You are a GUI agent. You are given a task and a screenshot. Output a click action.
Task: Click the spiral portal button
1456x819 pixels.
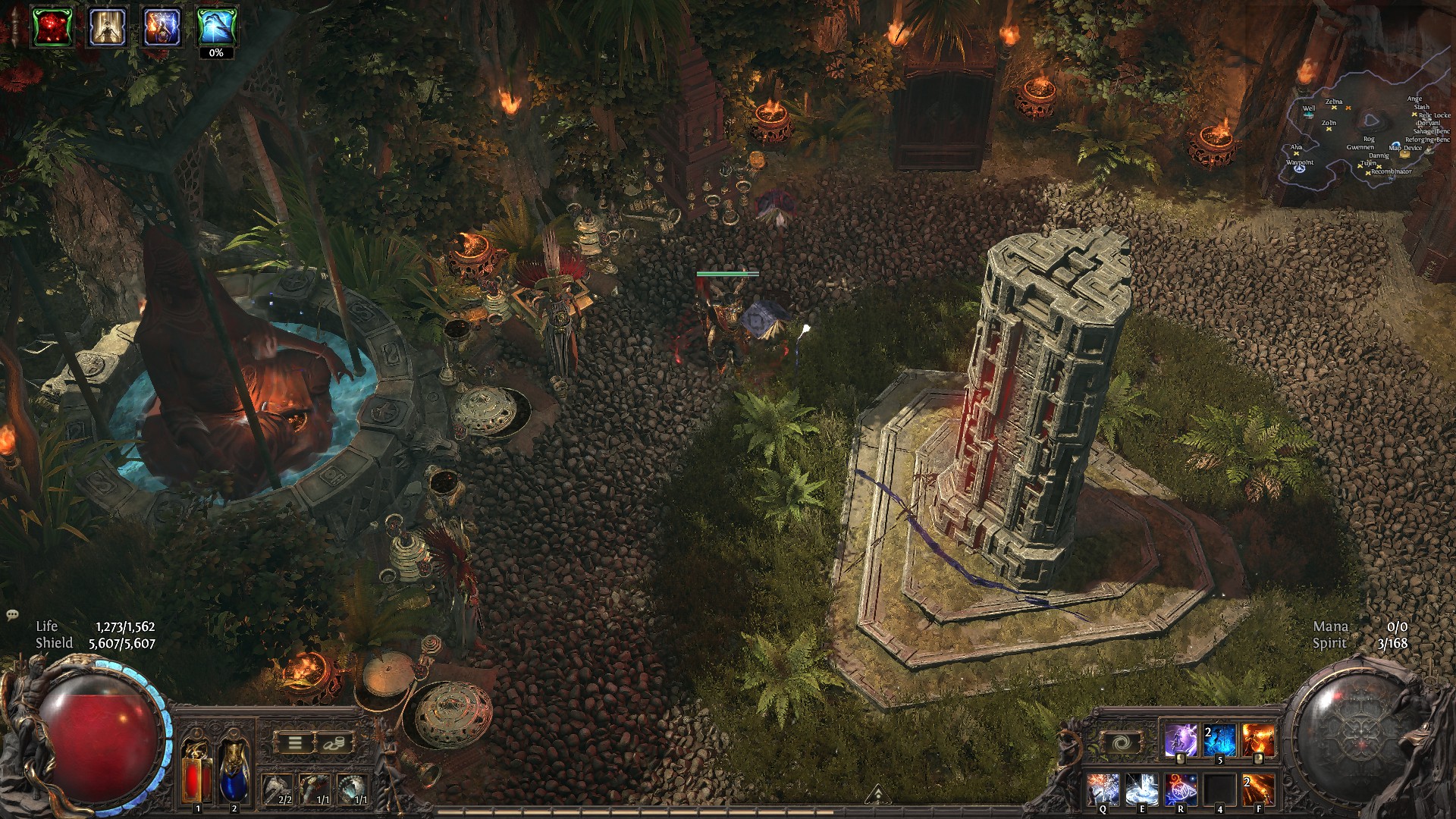click(1119, 743)
